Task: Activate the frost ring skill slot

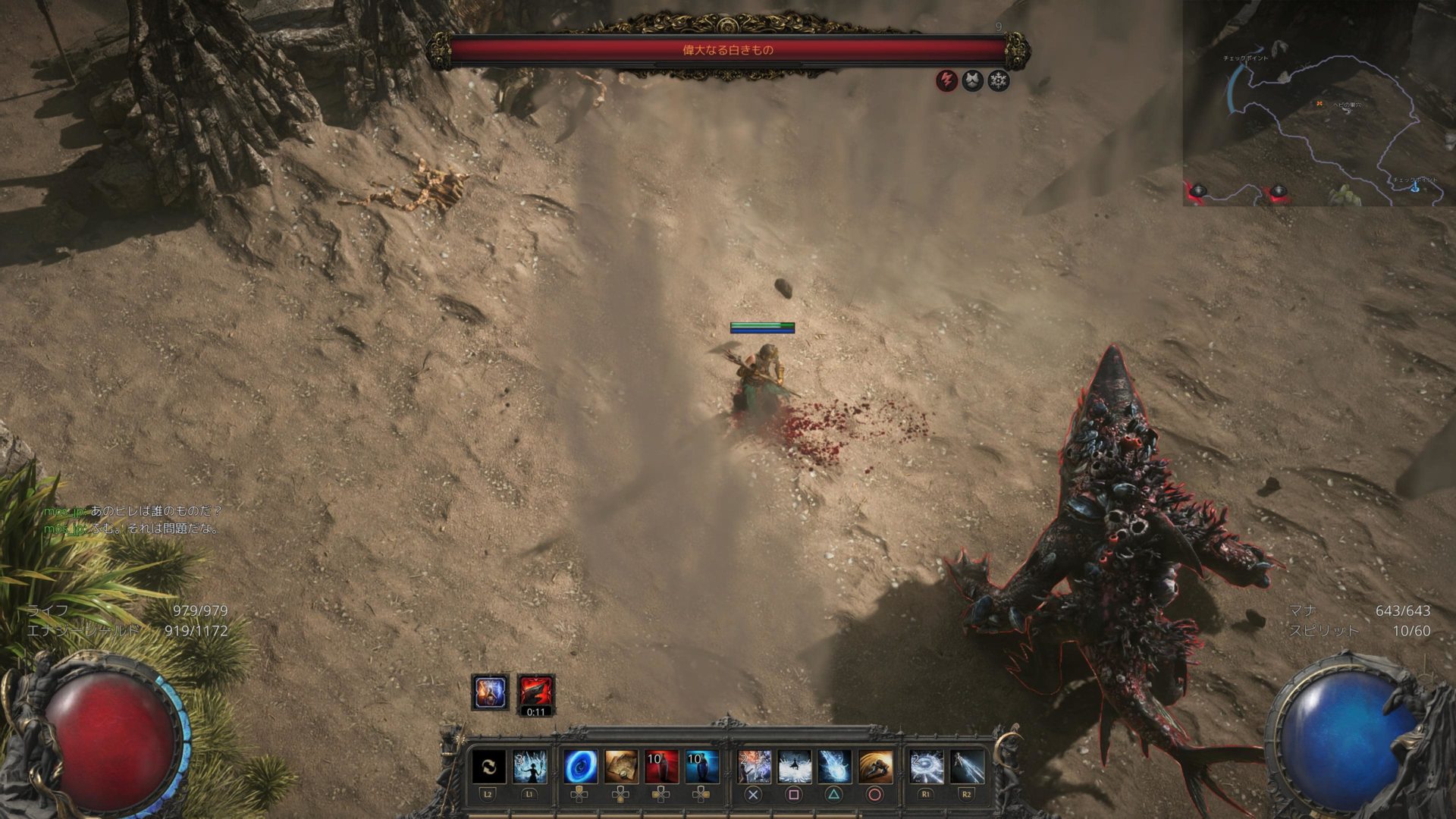Action: (926, 767)
